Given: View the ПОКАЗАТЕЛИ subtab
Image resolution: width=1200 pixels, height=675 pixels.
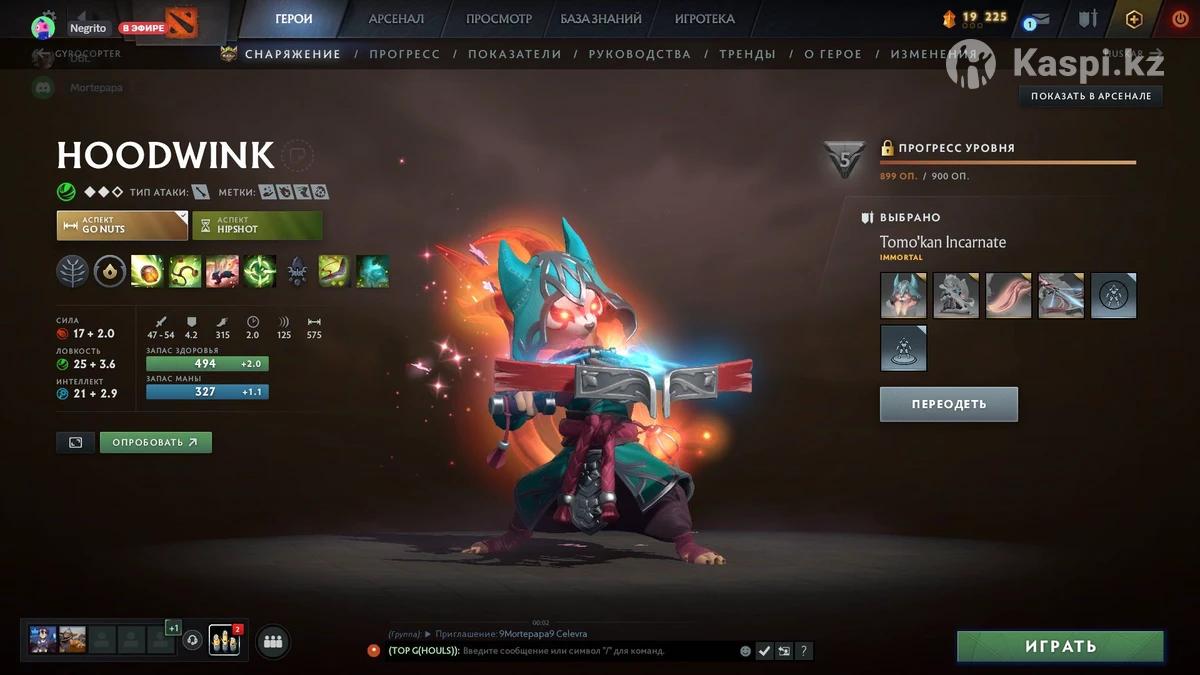Looking at the screenshot, I should pyautogui.click(x=514, y=54).
